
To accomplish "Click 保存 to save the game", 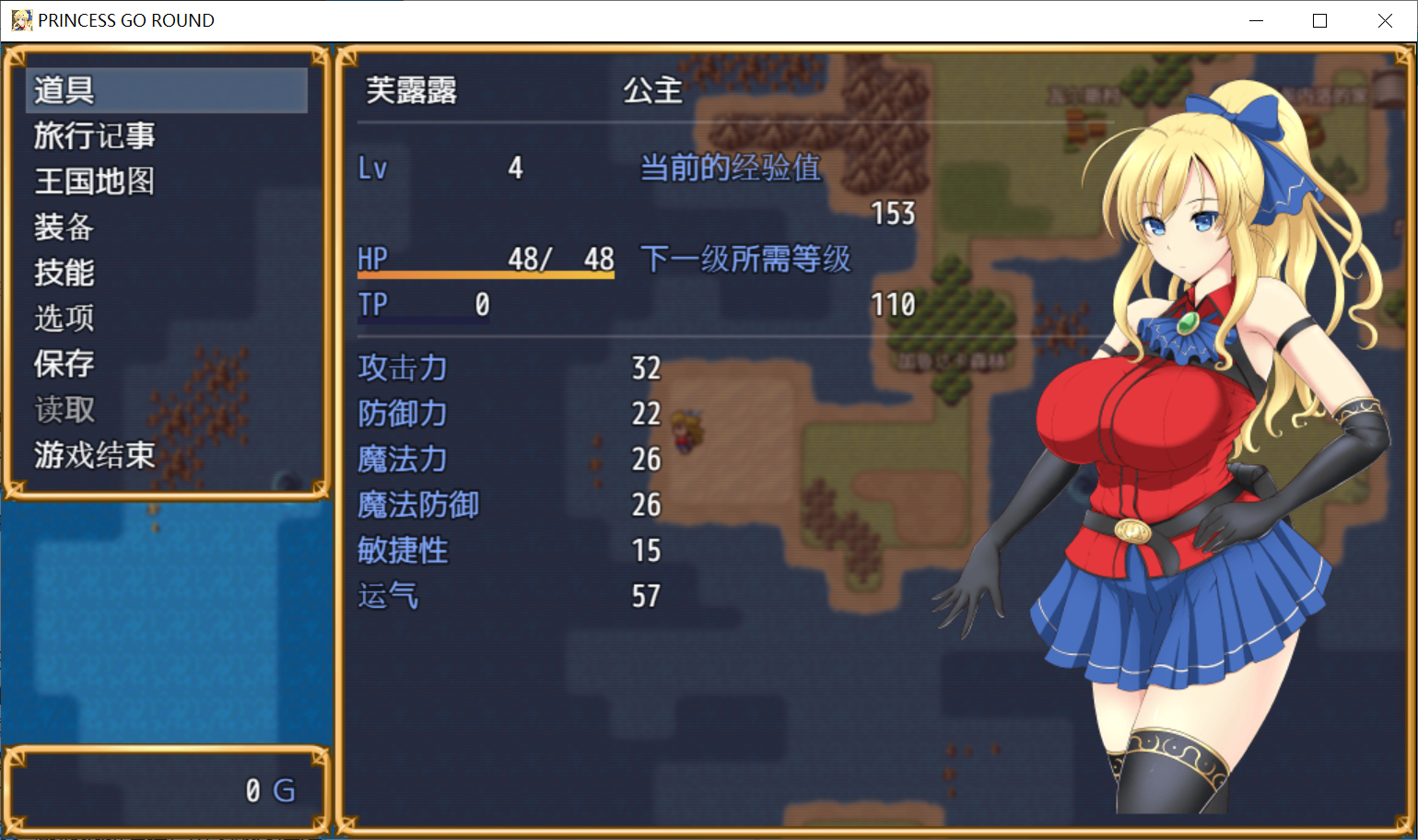I will (64, 364).
